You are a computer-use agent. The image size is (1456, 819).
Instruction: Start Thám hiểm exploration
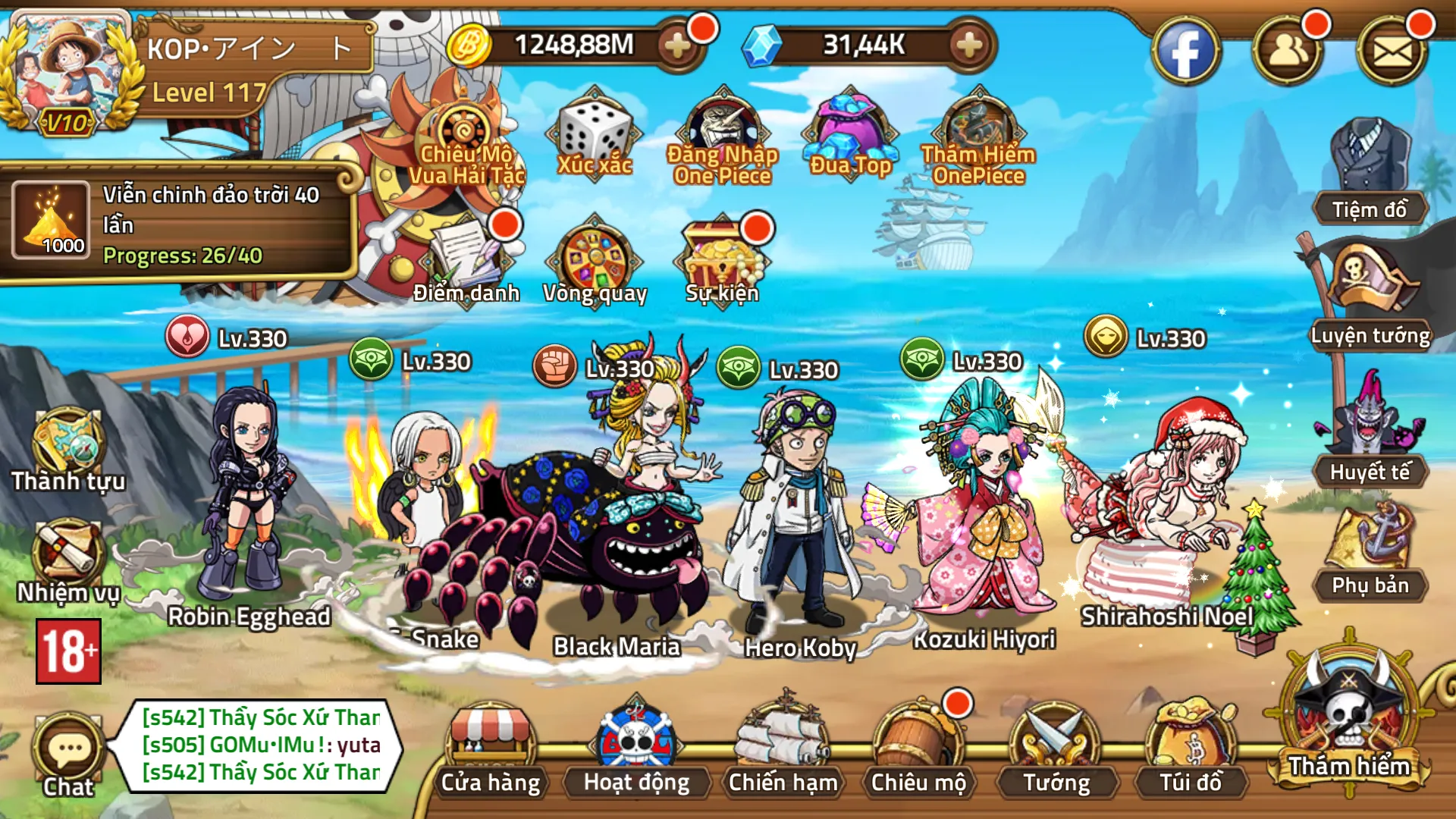(1349, 720)
